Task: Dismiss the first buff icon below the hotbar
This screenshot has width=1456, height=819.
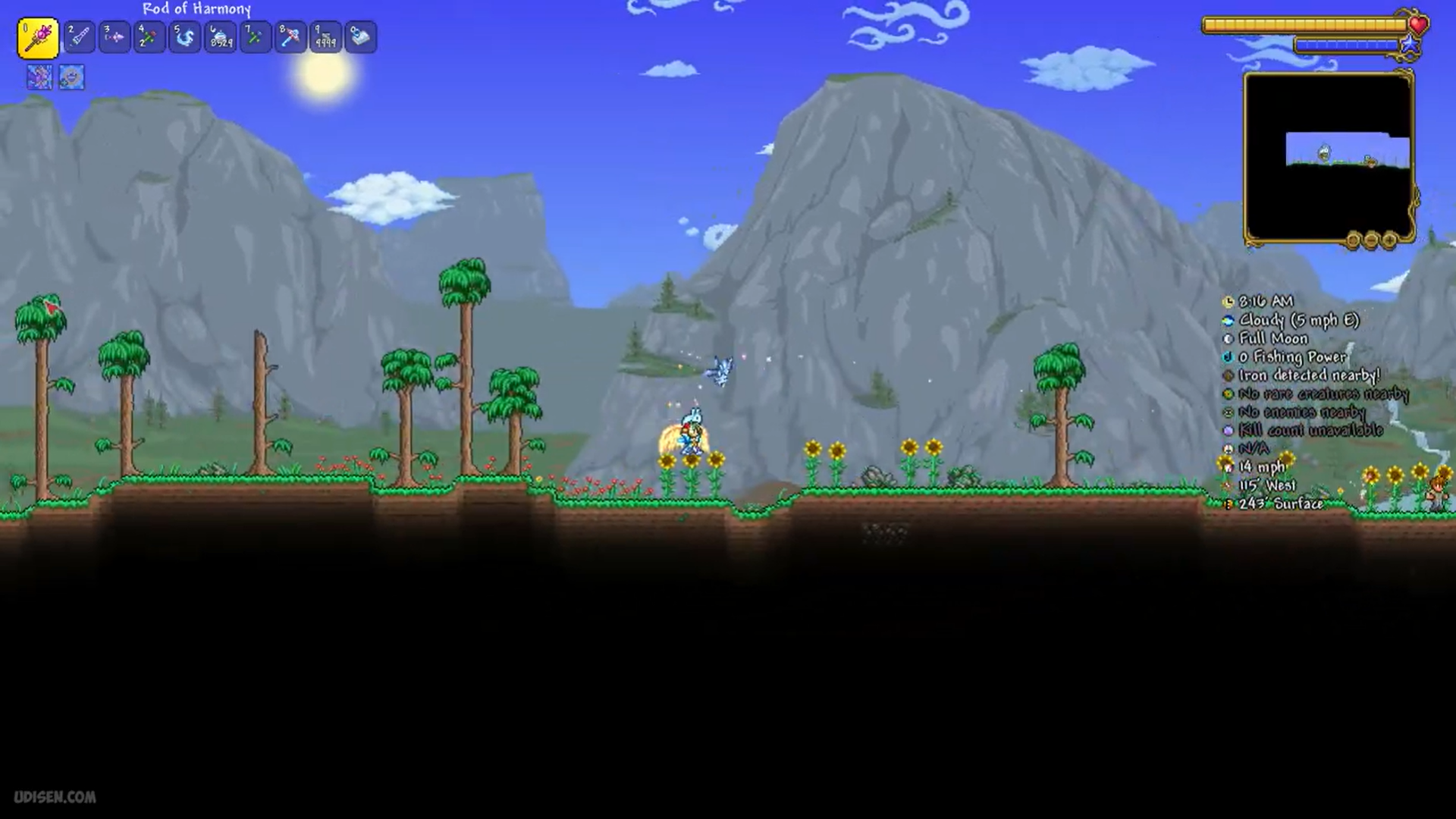Action: coord(39,78)
